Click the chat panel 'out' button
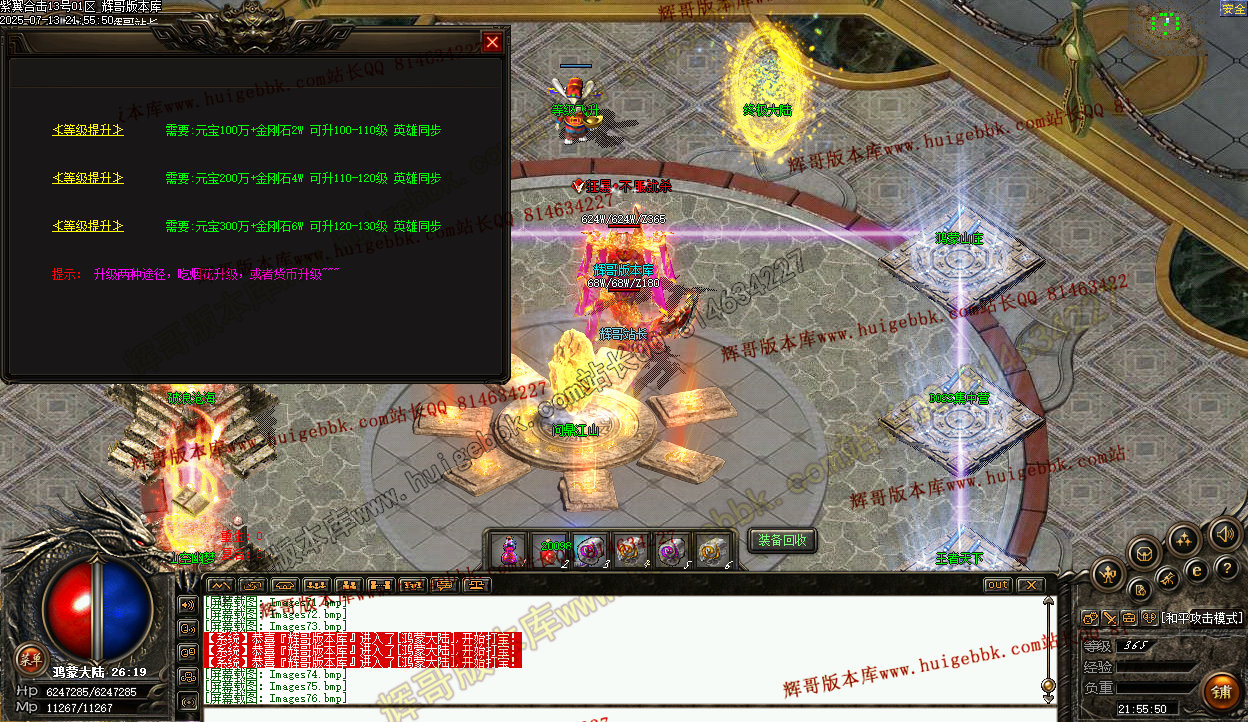This screenshot has width=1248, height=722. pos(997,585)
